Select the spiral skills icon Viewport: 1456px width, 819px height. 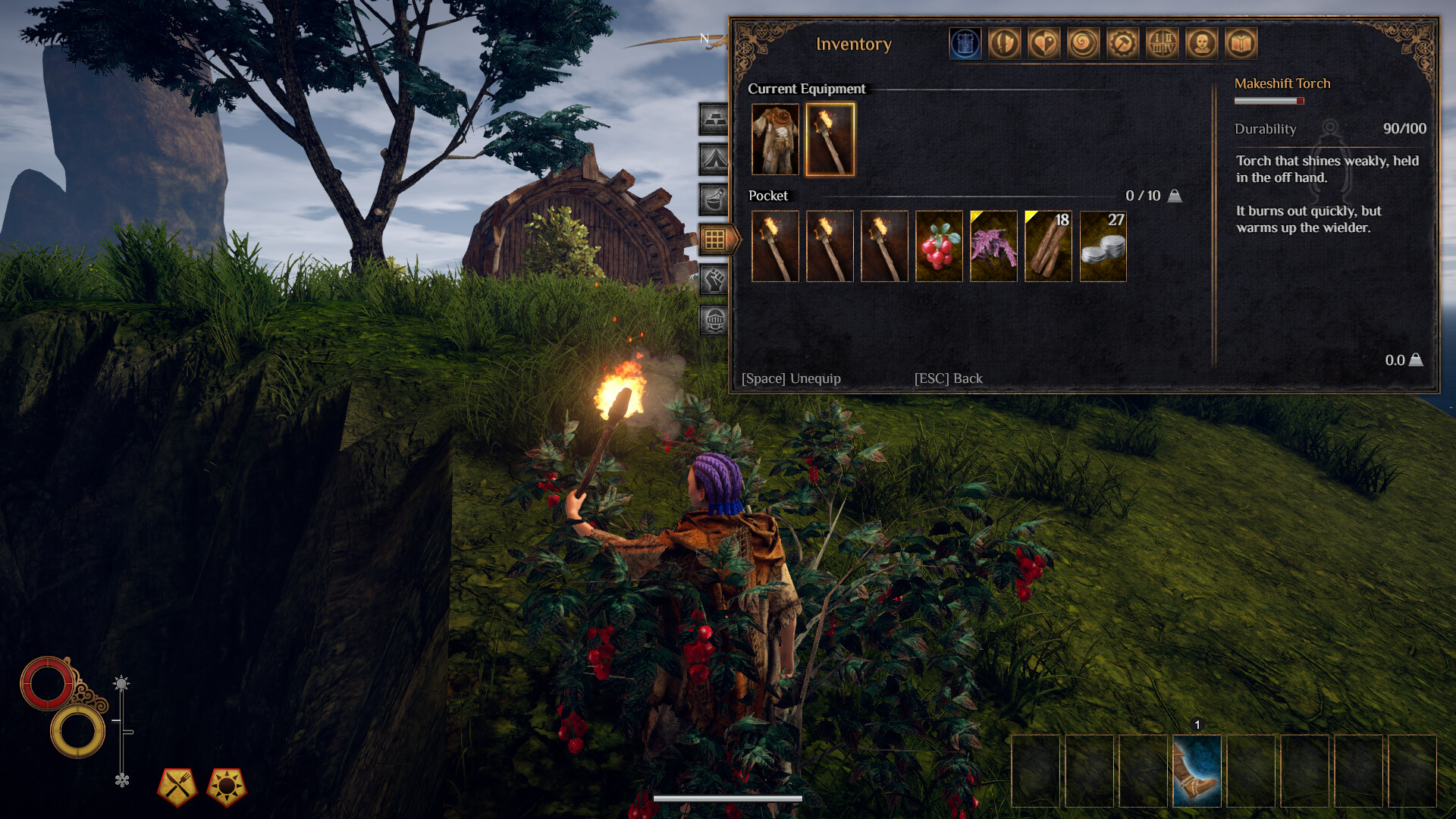[x=1084, y=43]
